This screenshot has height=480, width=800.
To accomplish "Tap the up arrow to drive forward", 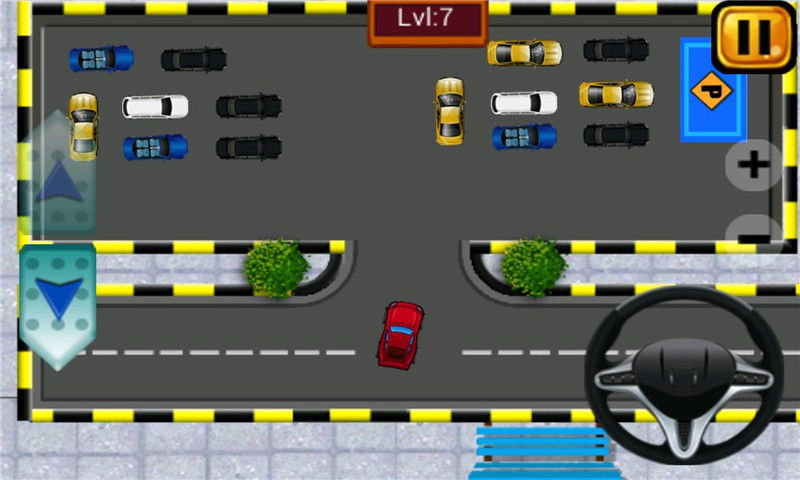I will click(x=57, y=181).
